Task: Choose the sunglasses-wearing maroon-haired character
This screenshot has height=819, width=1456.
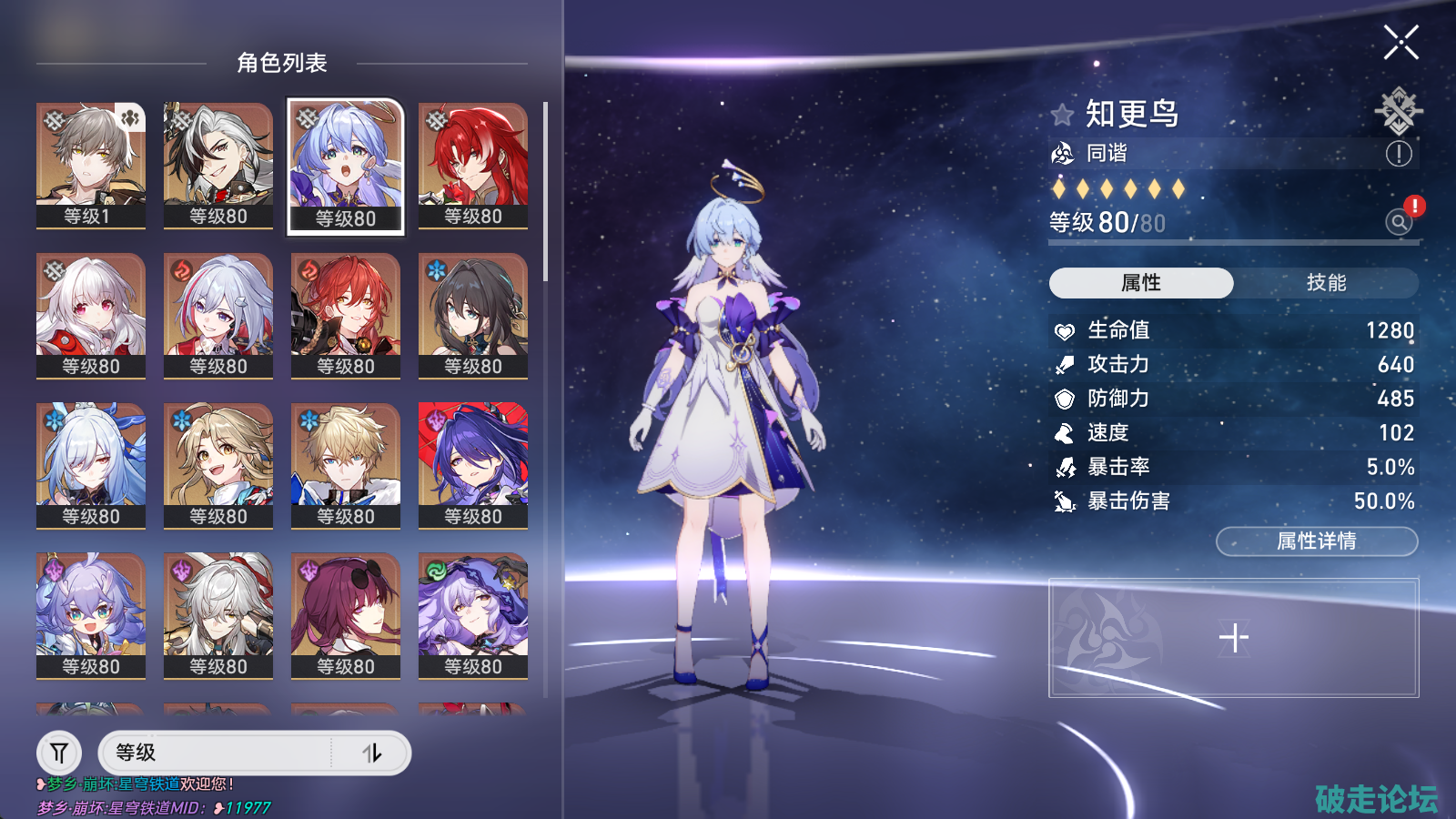Action: point(345,615)
